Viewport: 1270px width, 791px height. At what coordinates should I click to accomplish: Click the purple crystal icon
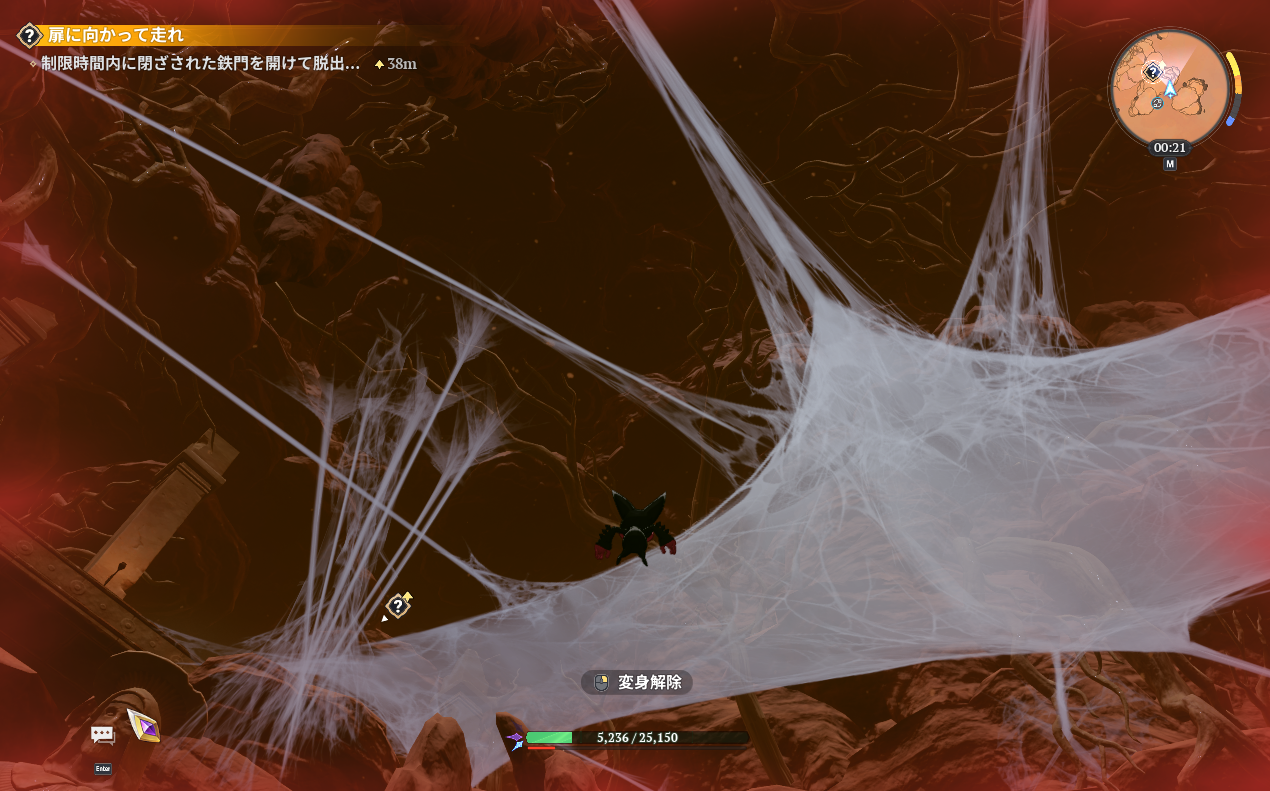click(143, 724)
